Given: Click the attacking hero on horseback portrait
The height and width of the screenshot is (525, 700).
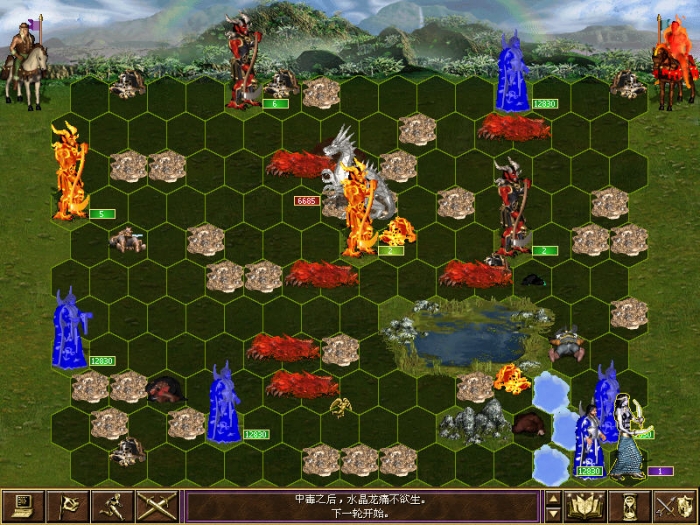Looking at the screenshot, I should pos(26,60).
